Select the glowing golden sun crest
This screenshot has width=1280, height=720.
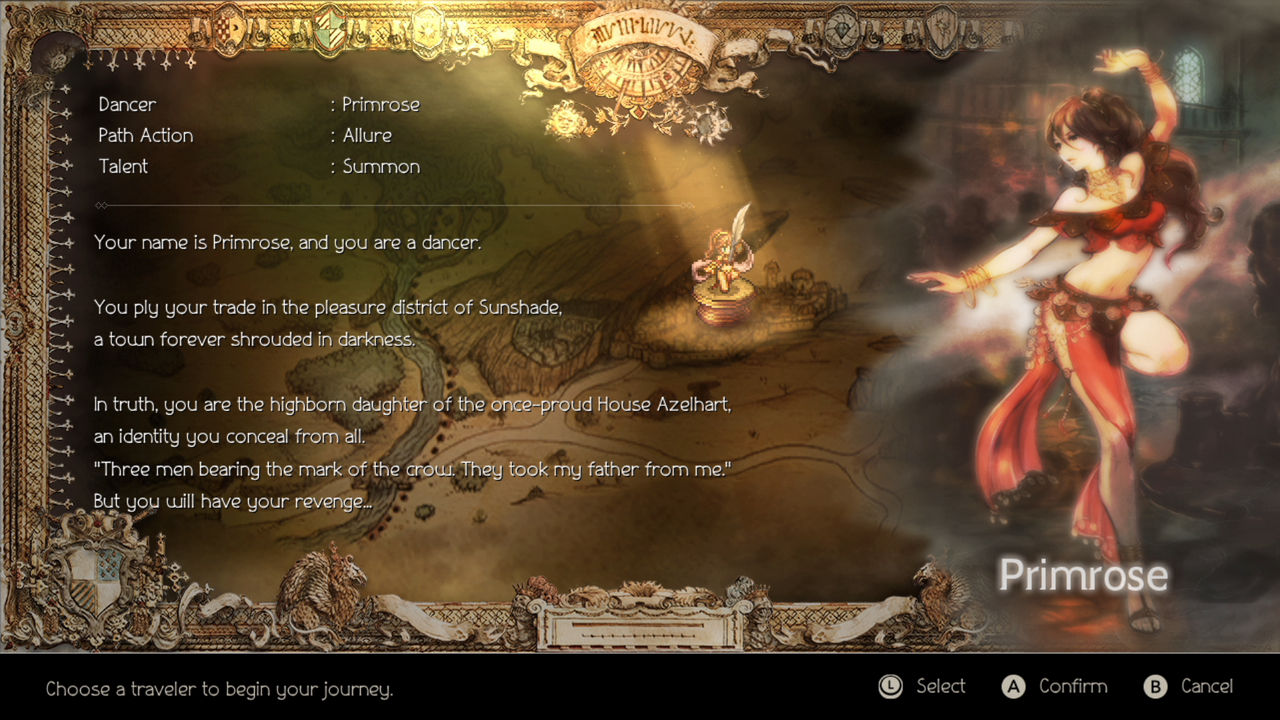tap(425, 30)
